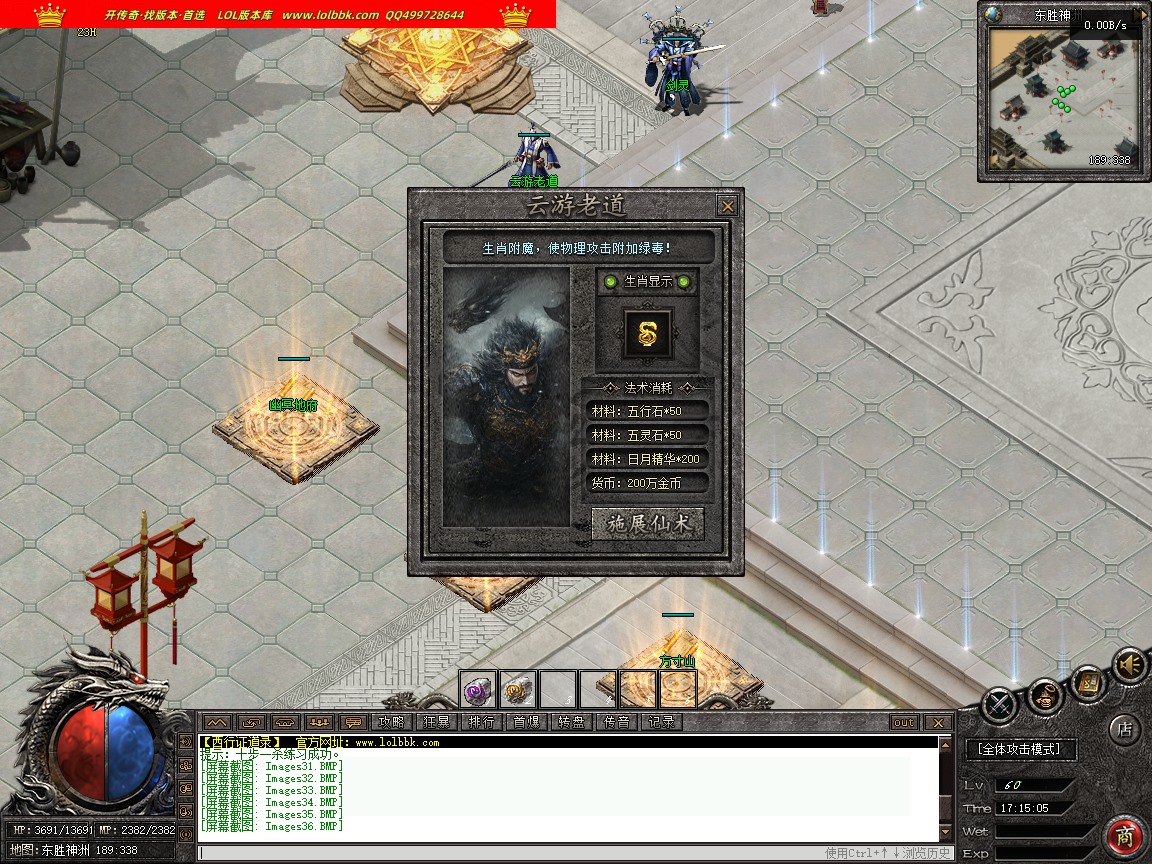Open the 转盘 lucky wheel

point(571,722)
